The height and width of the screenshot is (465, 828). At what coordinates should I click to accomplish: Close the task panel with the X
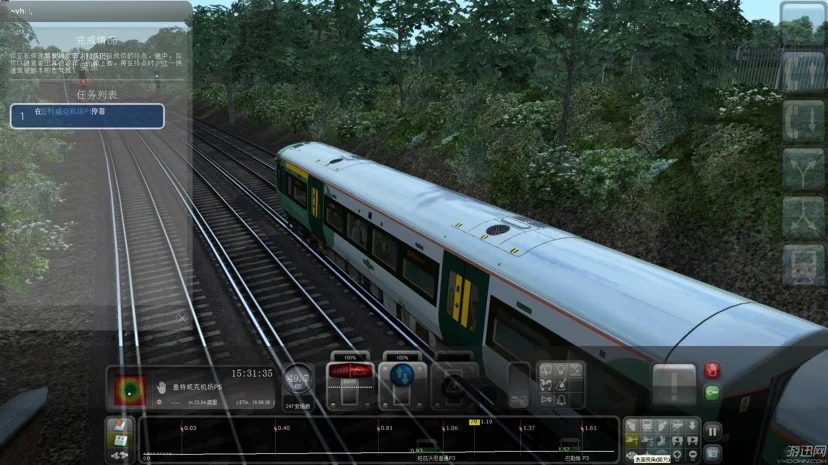181,316
